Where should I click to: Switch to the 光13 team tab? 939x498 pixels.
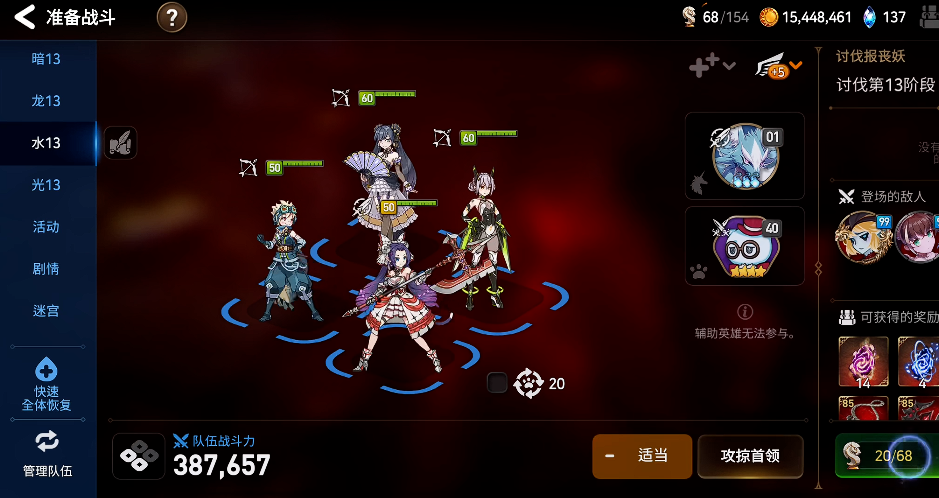click(47, 185)
